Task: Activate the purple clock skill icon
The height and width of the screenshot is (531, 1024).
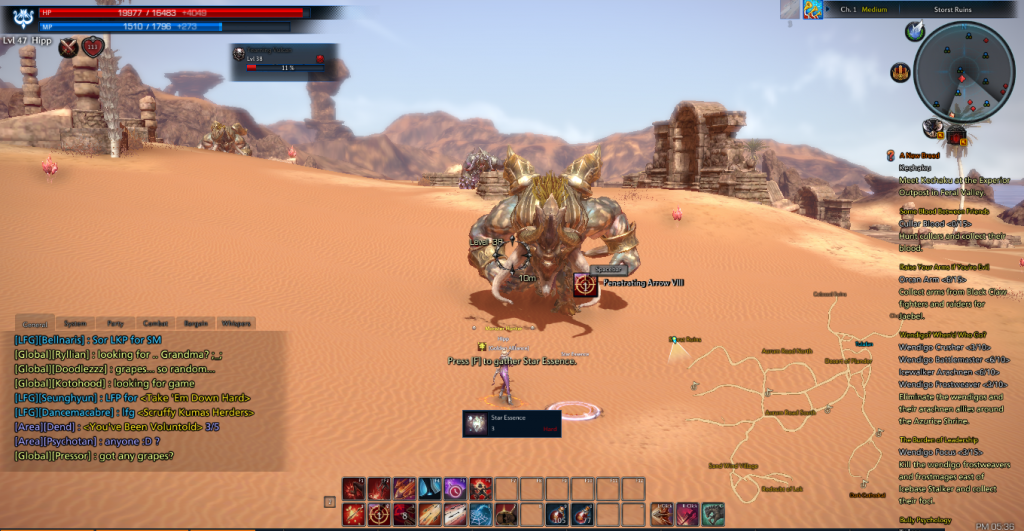Action: [x=455, y=488]
